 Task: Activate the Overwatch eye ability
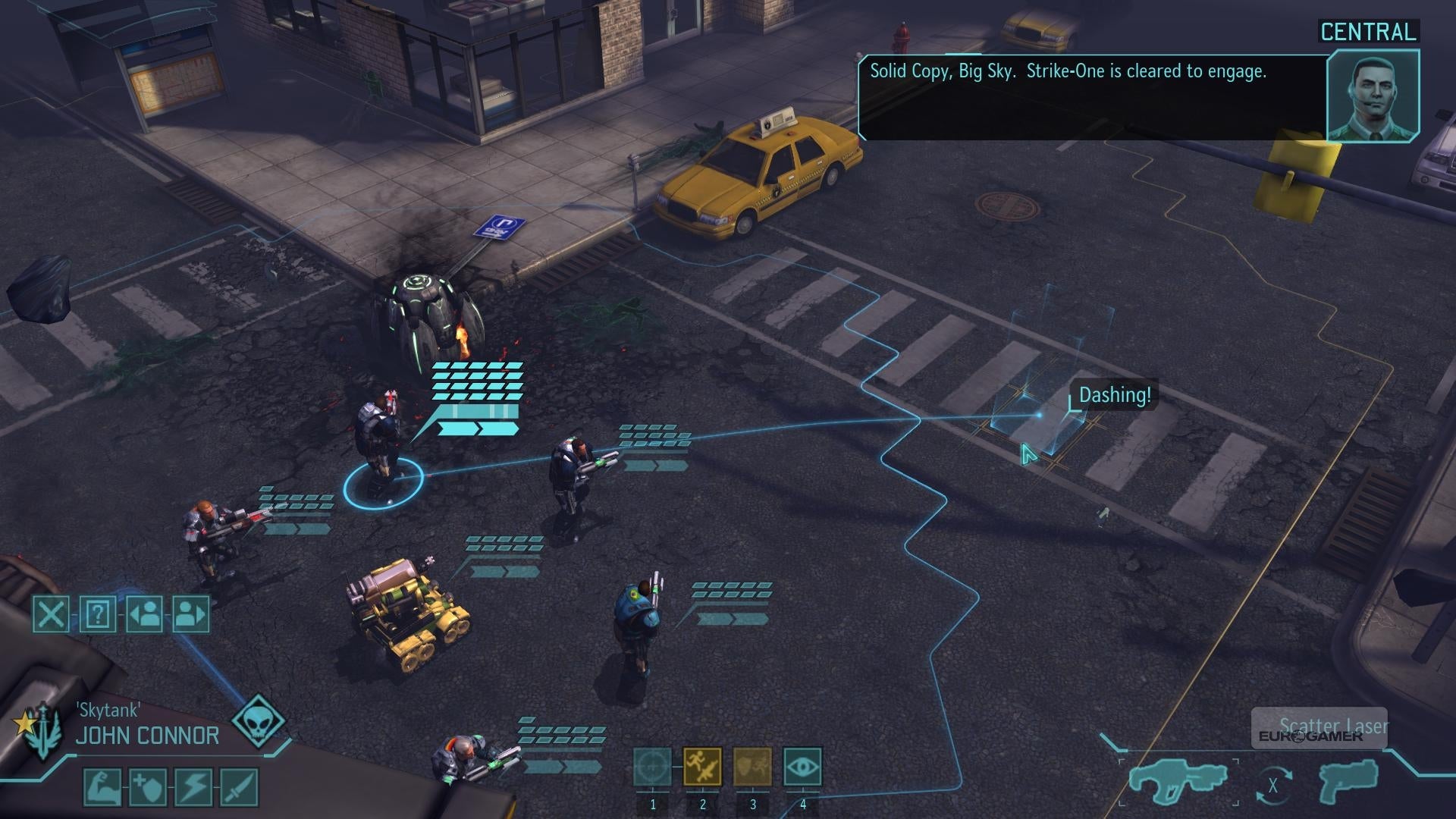802,767
